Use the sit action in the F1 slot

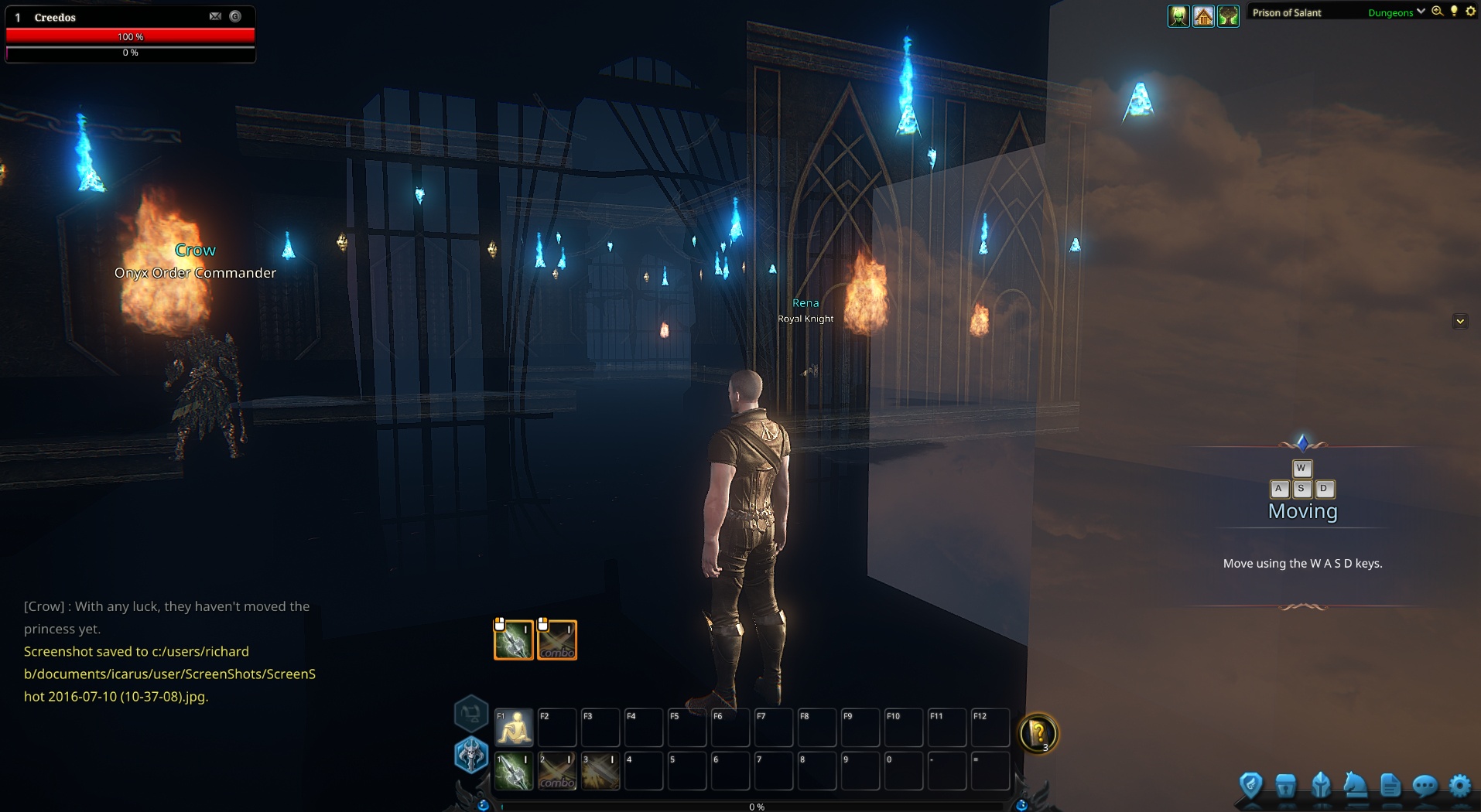click(x=514, y=728)
